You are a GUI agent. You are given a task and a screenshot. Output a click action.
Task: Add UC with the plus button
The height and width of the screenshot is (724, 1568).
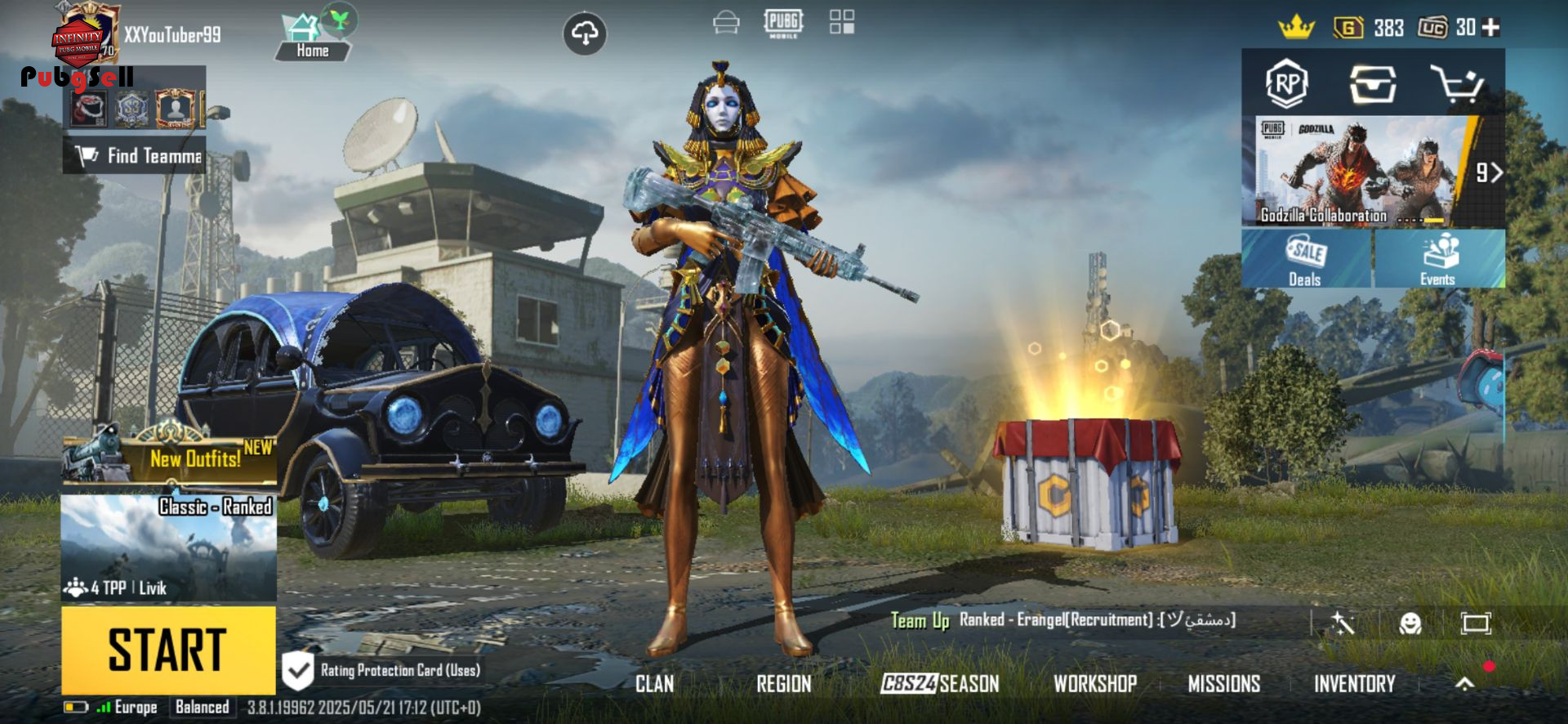1490,28
